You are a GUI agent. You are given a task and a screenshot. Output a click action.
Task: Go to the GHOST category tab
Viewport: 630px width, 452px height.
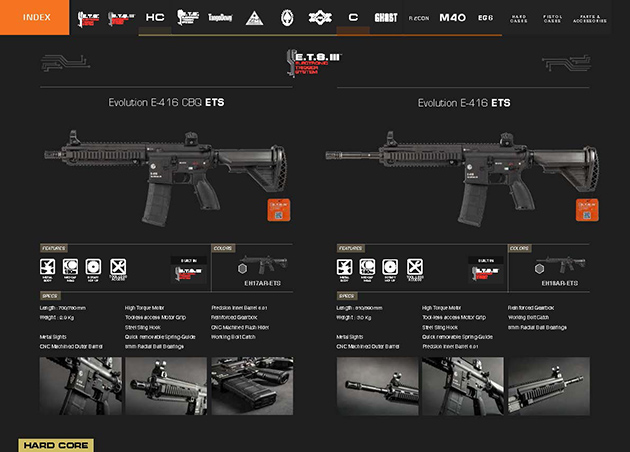point(385,18)
